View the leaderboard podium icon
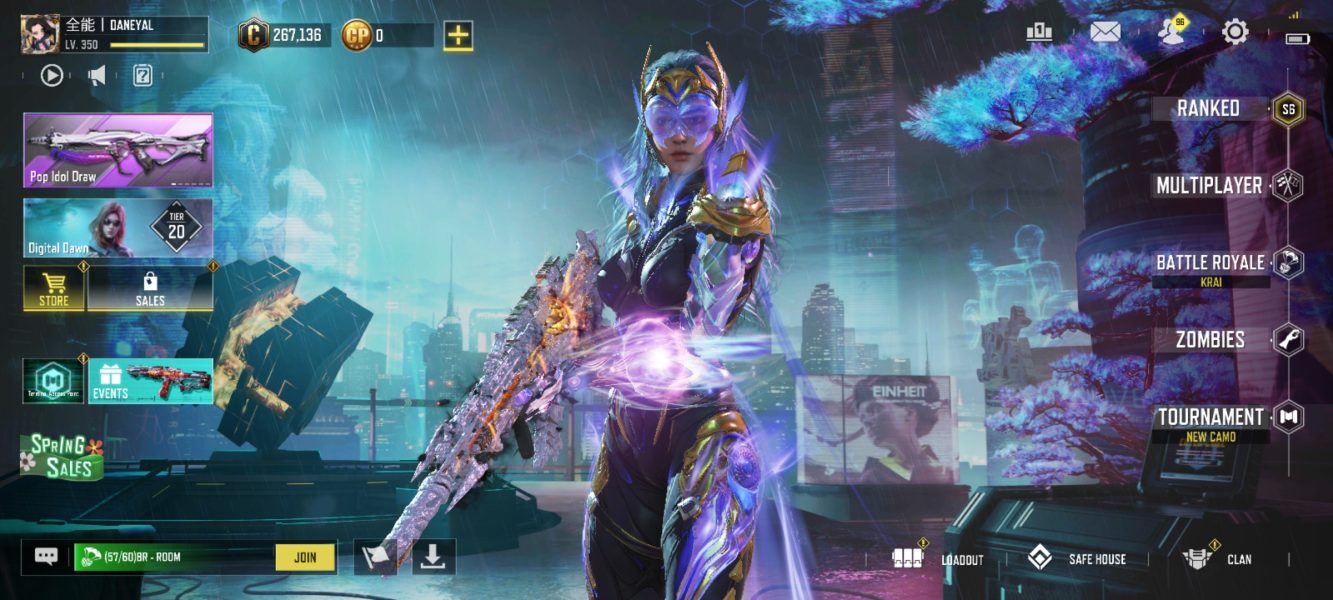The width and height of the screenshot is (1333, 600). (x=1040, y=32)
